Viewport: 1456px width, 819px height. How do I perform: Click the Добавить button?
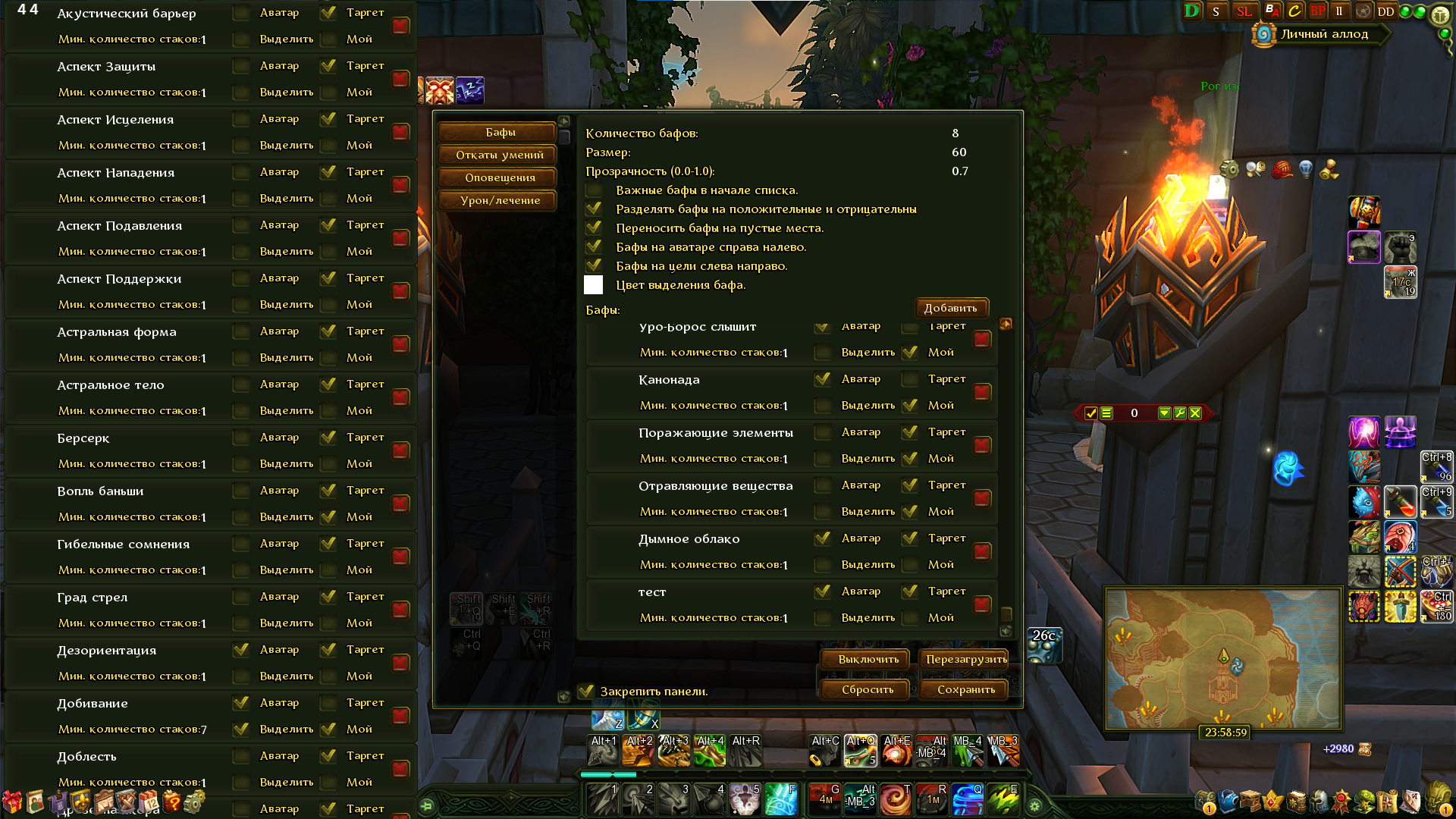coord(950,308)
